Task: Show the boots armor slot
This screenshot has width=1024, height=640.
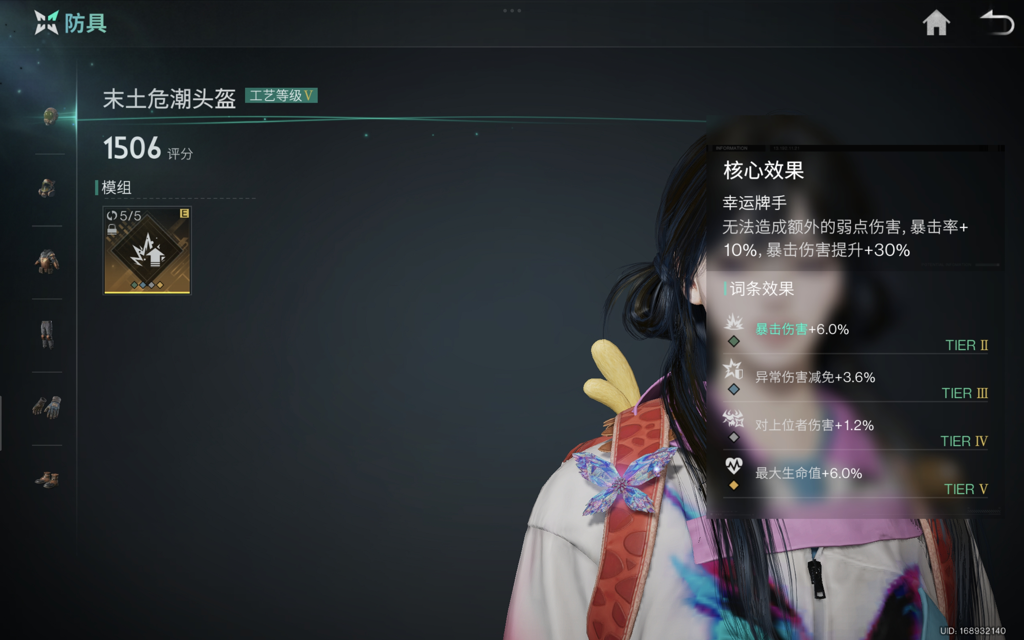Action: click(x=47, y=478)
